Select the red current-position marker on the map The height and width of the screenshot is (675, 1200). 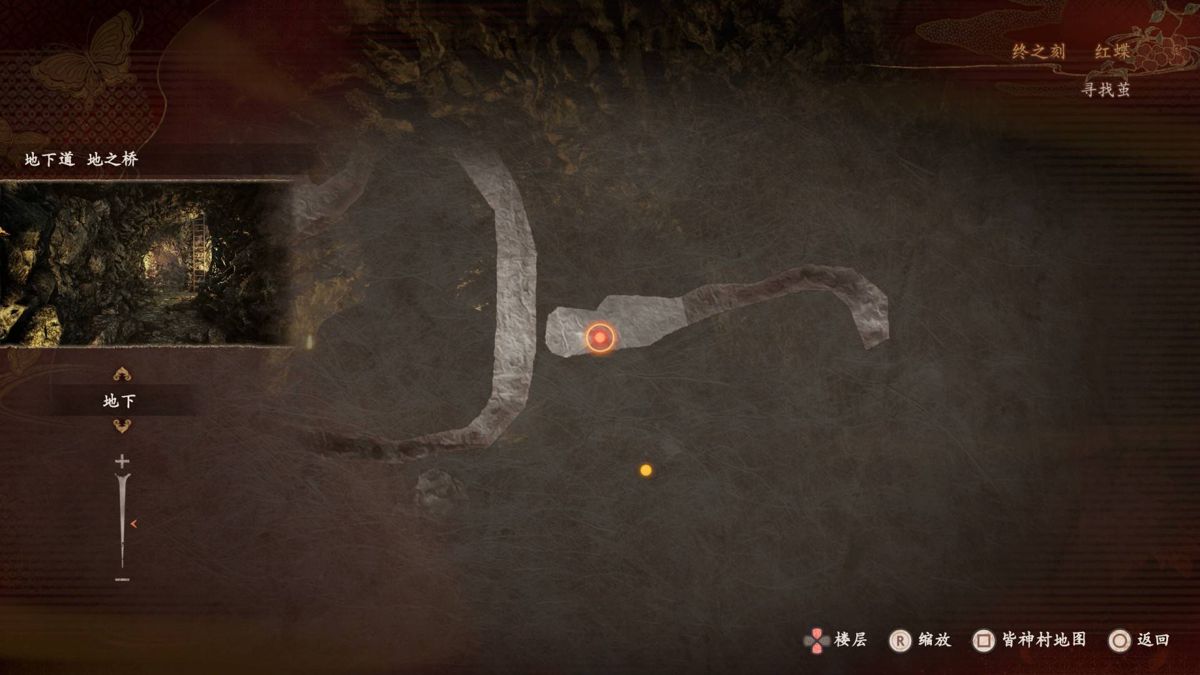pos(599,339)
